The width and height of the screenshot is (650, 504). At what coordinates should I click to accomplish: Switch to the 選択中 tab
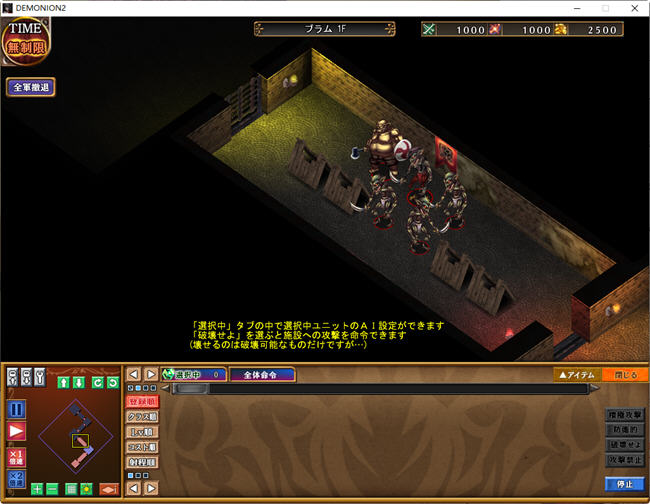194,375
